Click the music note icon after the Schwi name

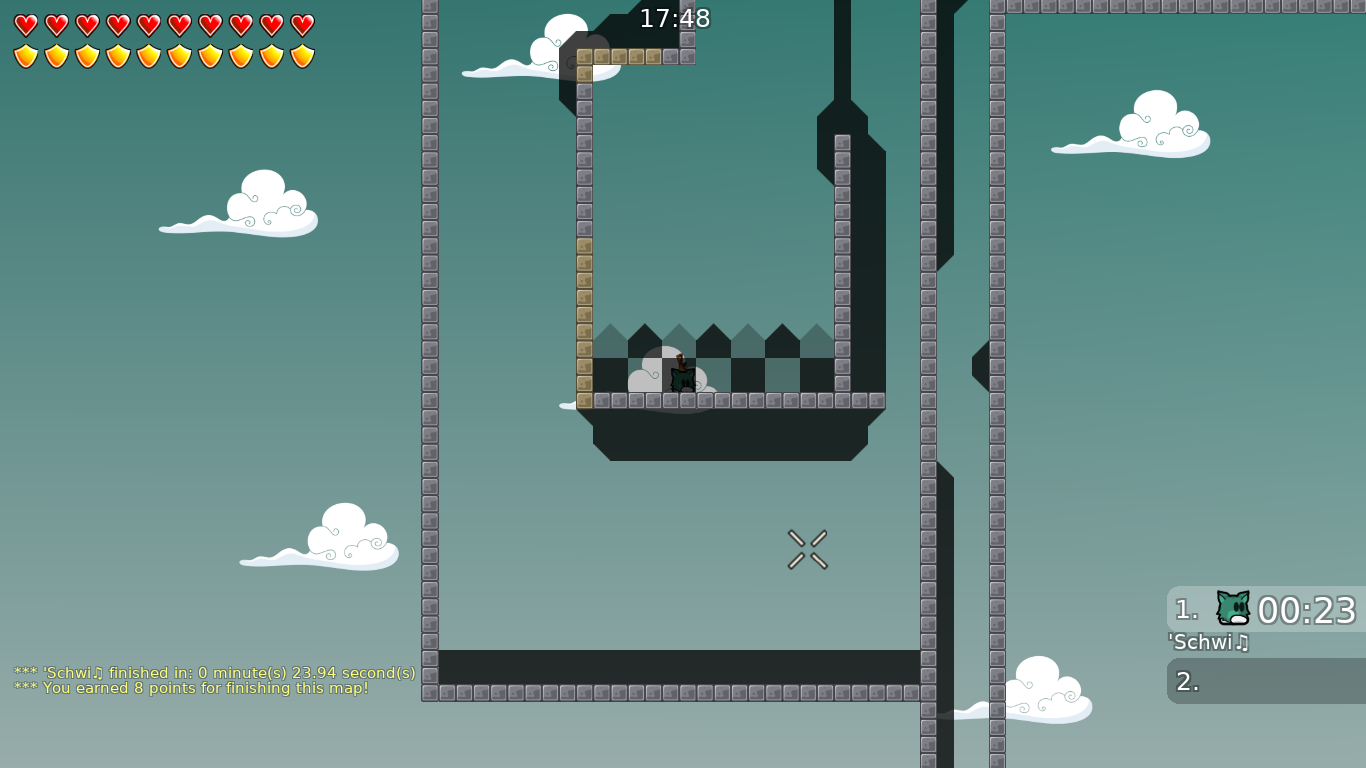point(1243,643)
